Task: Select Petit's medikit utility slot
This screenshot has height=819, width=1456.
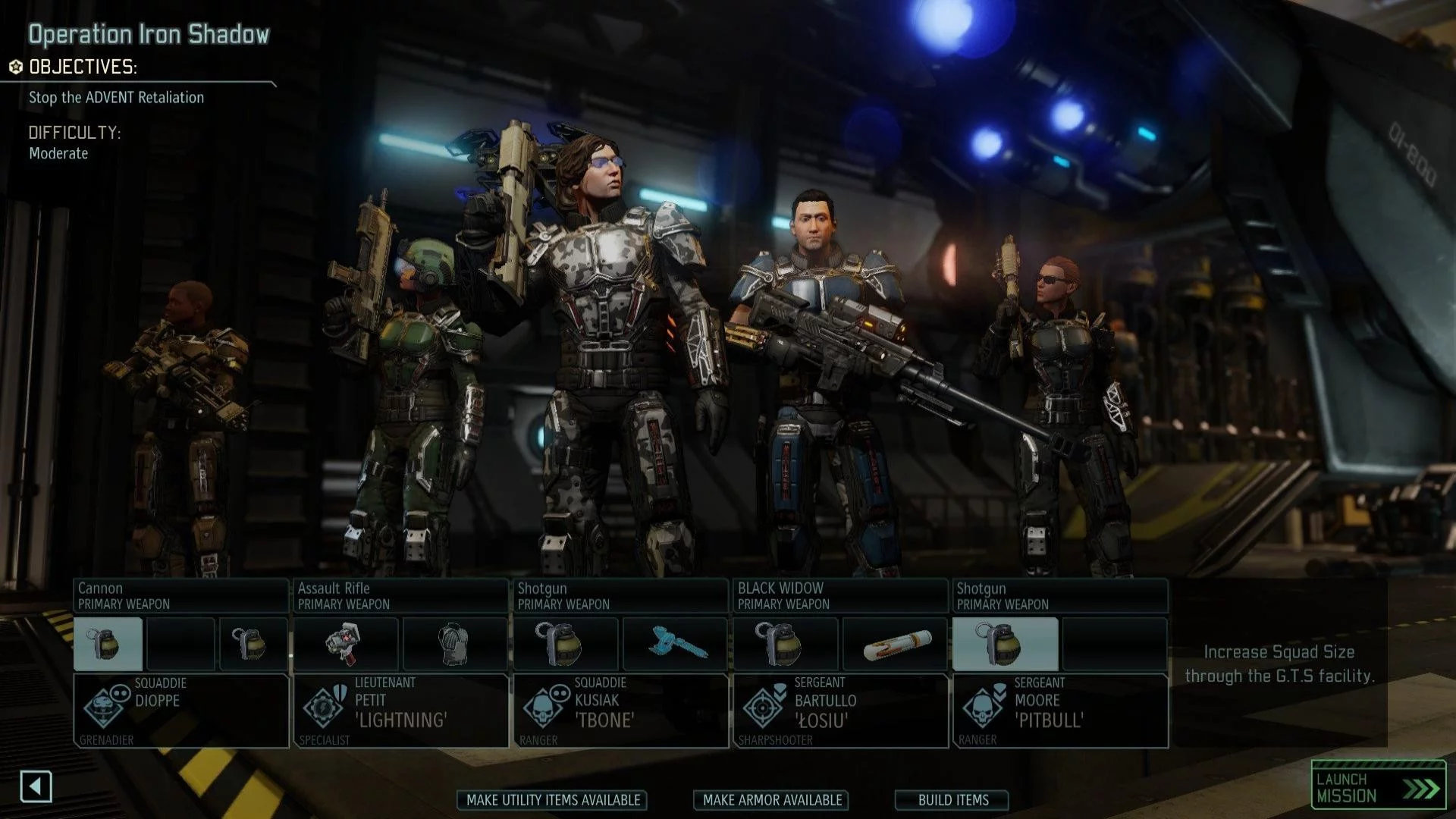Action: coord(346,644)
